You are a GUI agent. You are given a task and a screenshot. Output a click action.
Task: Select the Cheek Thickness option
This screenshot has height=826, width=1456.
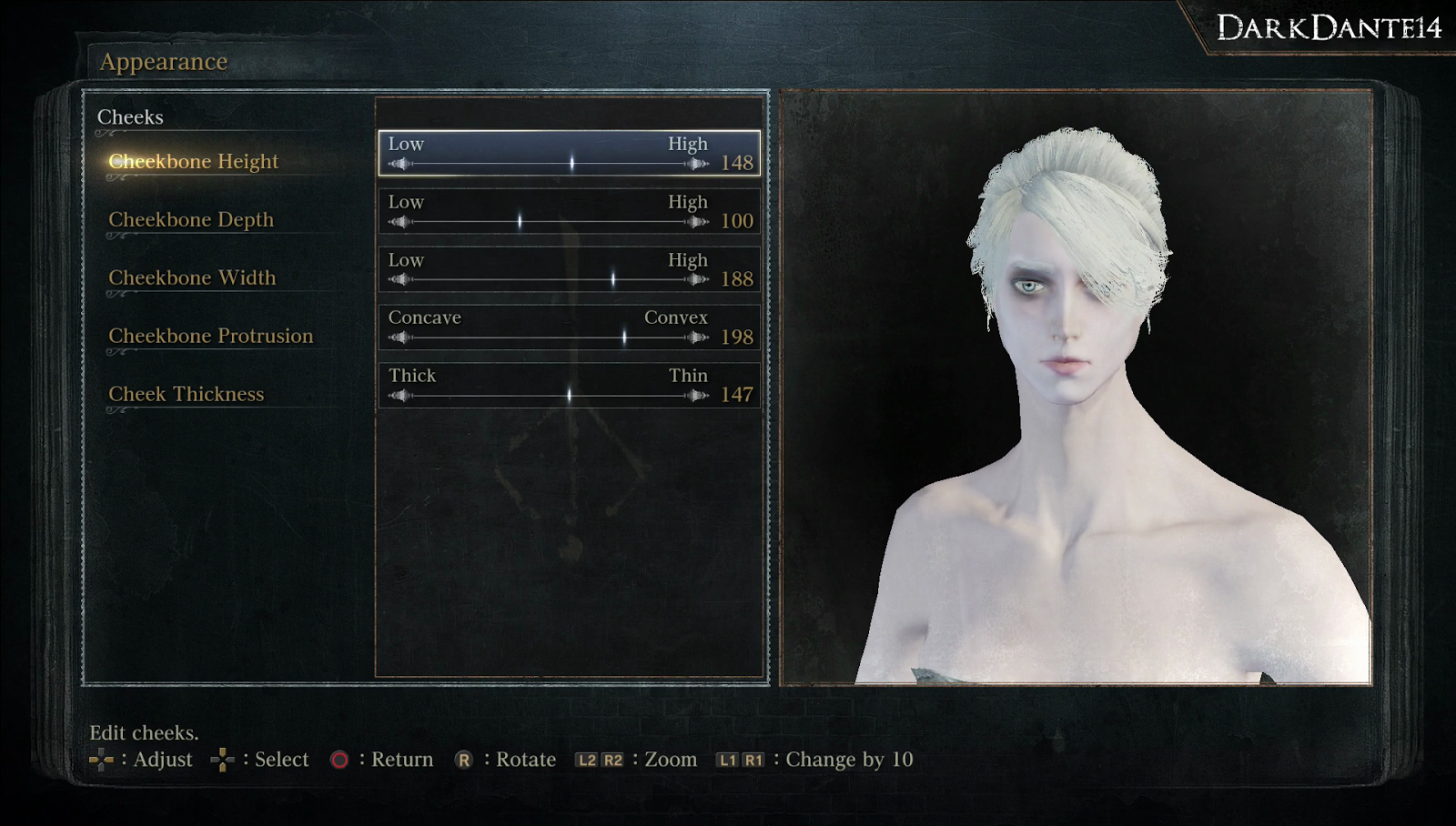(x=187, y=394)
